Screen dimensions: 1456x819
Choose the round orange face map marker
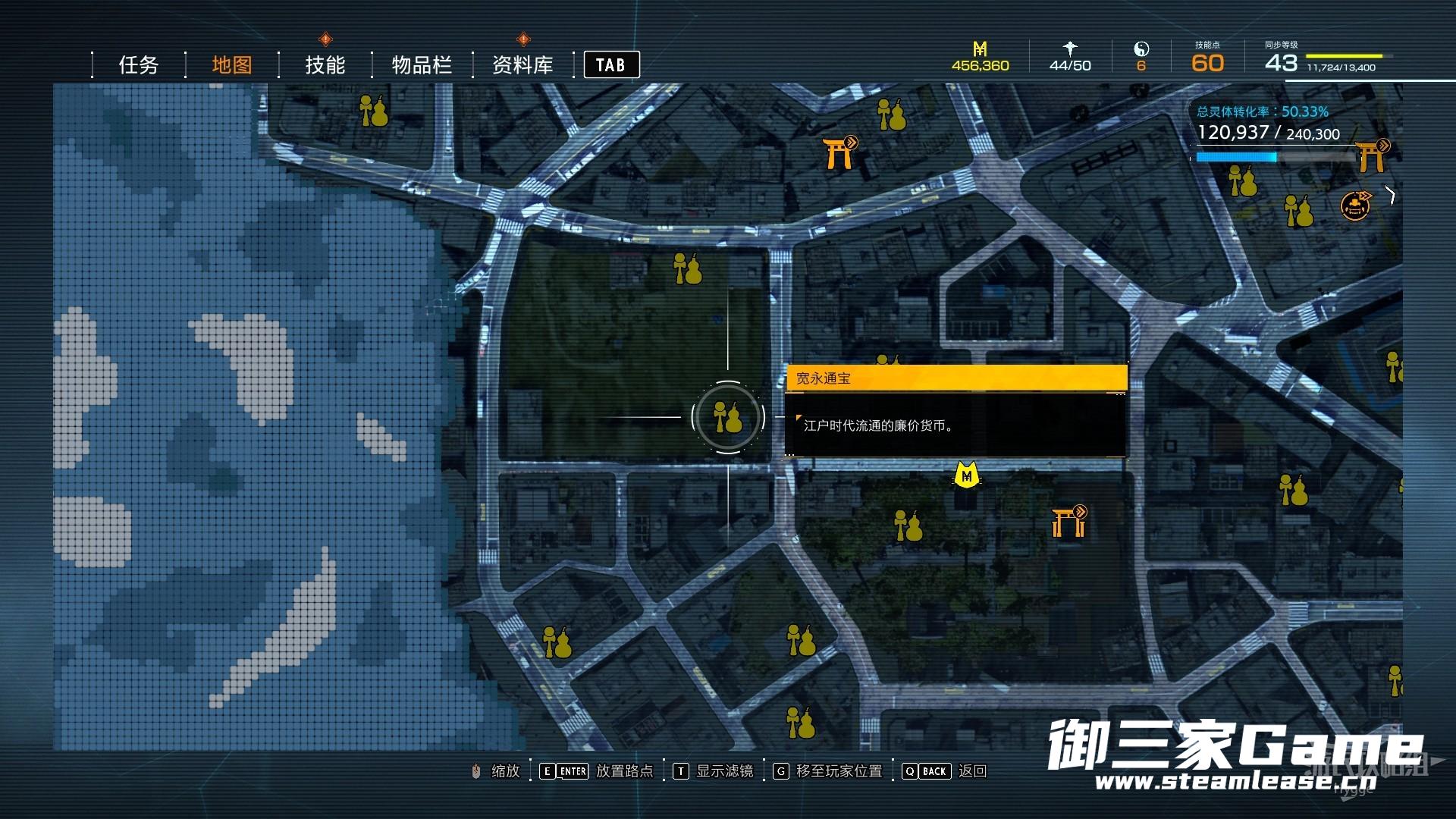coord(1355,206)
